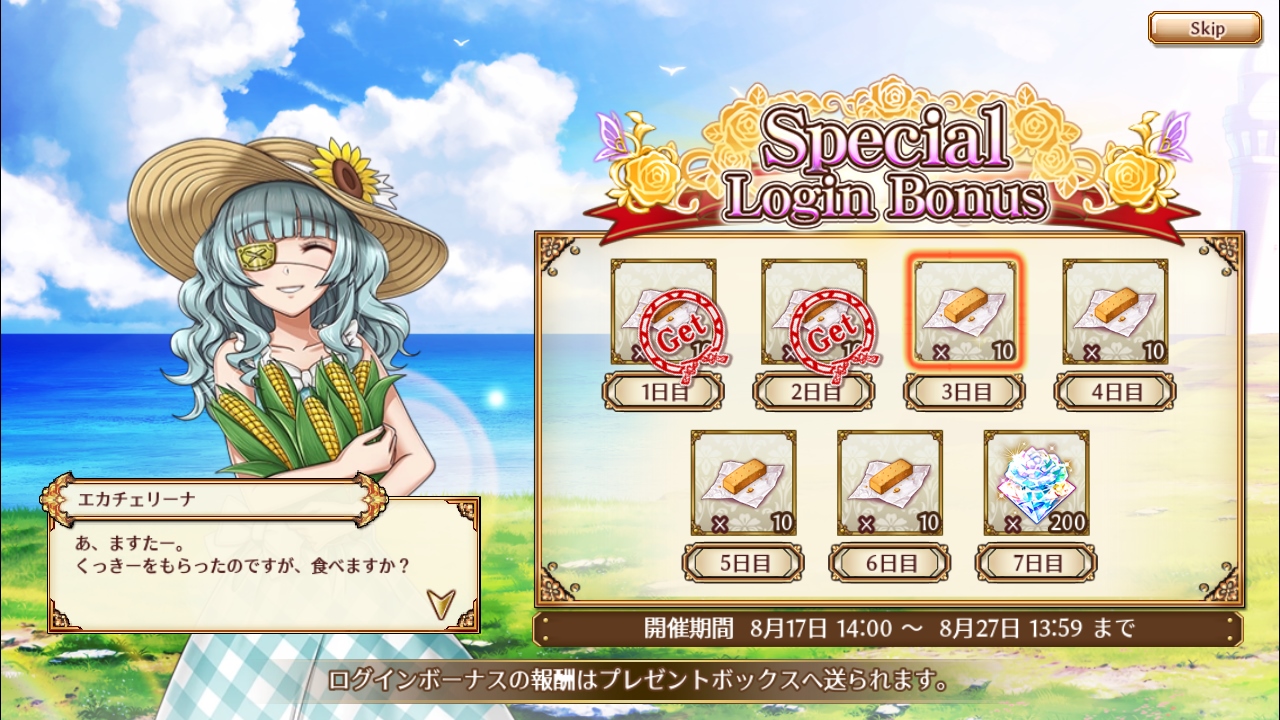Click the 7日目 day label

click(x=1036, y=563)
